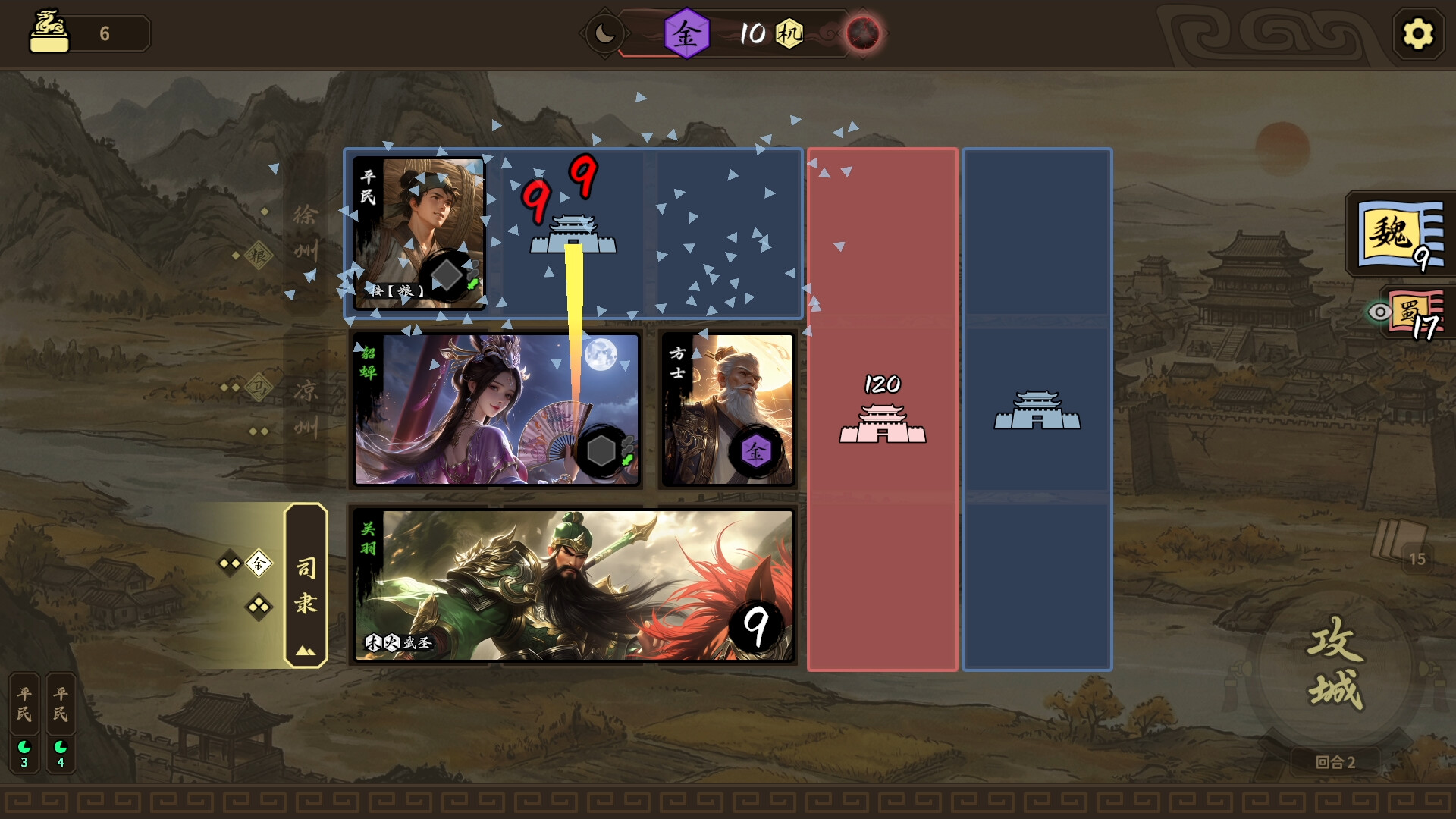Click the 回合2 turn indicator
The height and width of the screenshot is (819, 1456).
pyautogui.click(x=1337, y=763)
